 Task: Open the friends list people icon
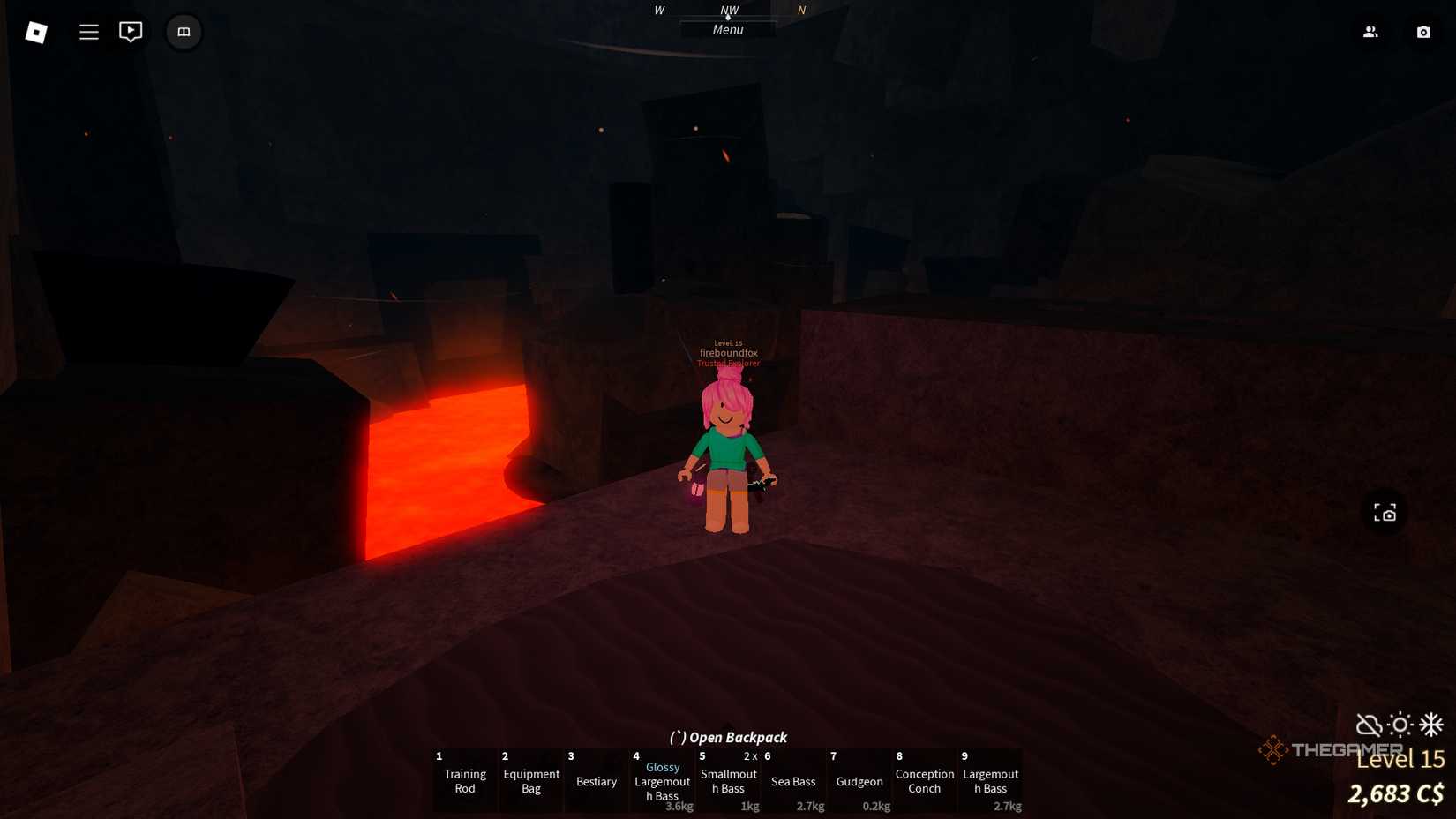tap(1370, 32)
